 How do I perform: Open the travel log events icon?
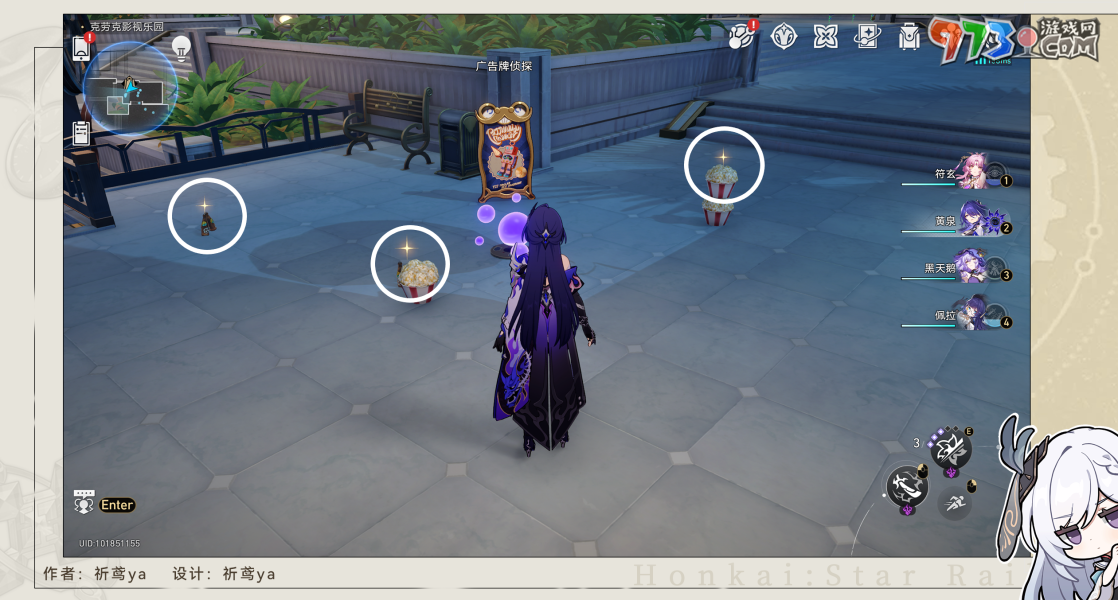(x=784, y=37)
